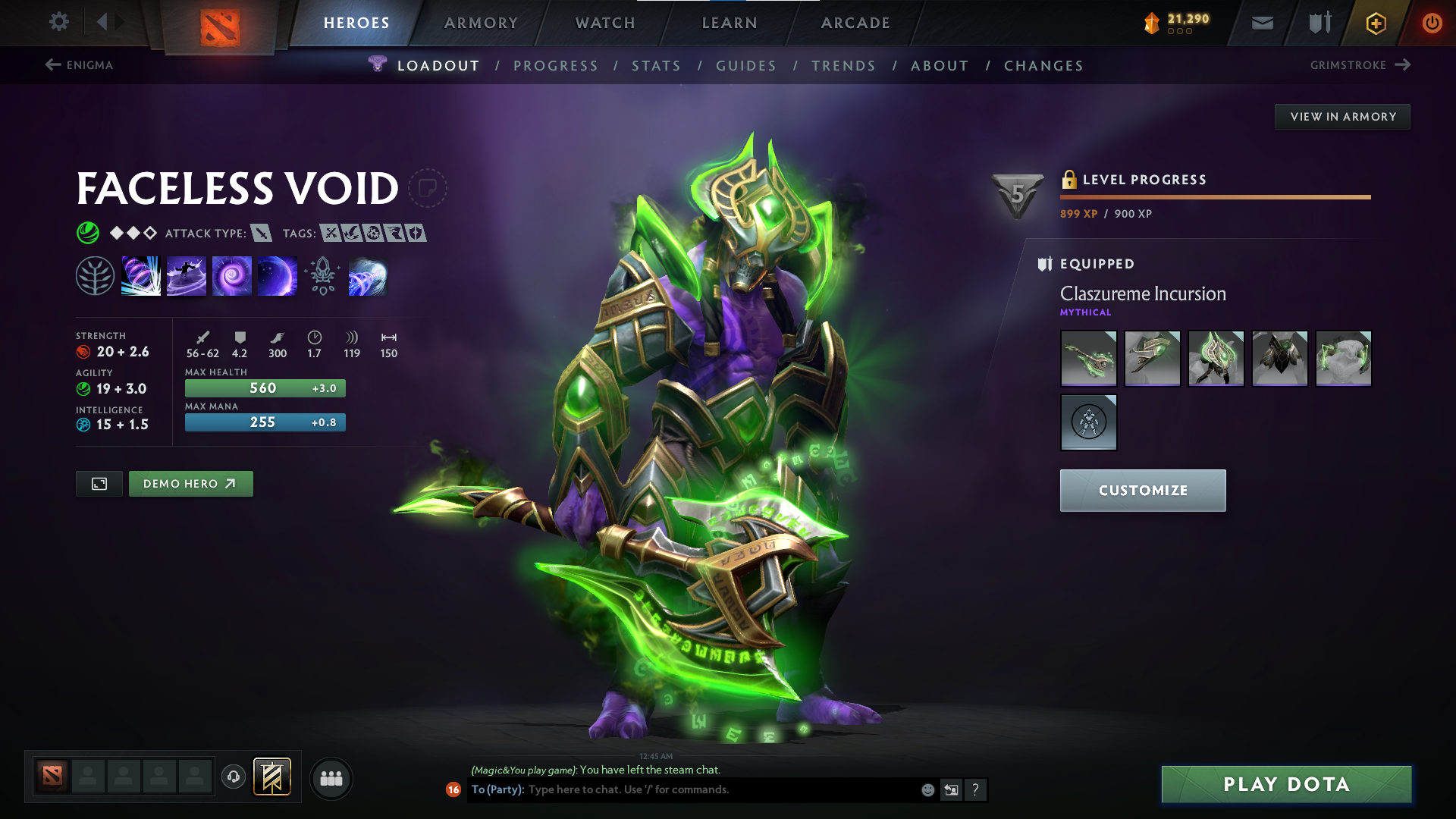Toggle the party group finder icon

pyautogui.click(x=331, y=778)
